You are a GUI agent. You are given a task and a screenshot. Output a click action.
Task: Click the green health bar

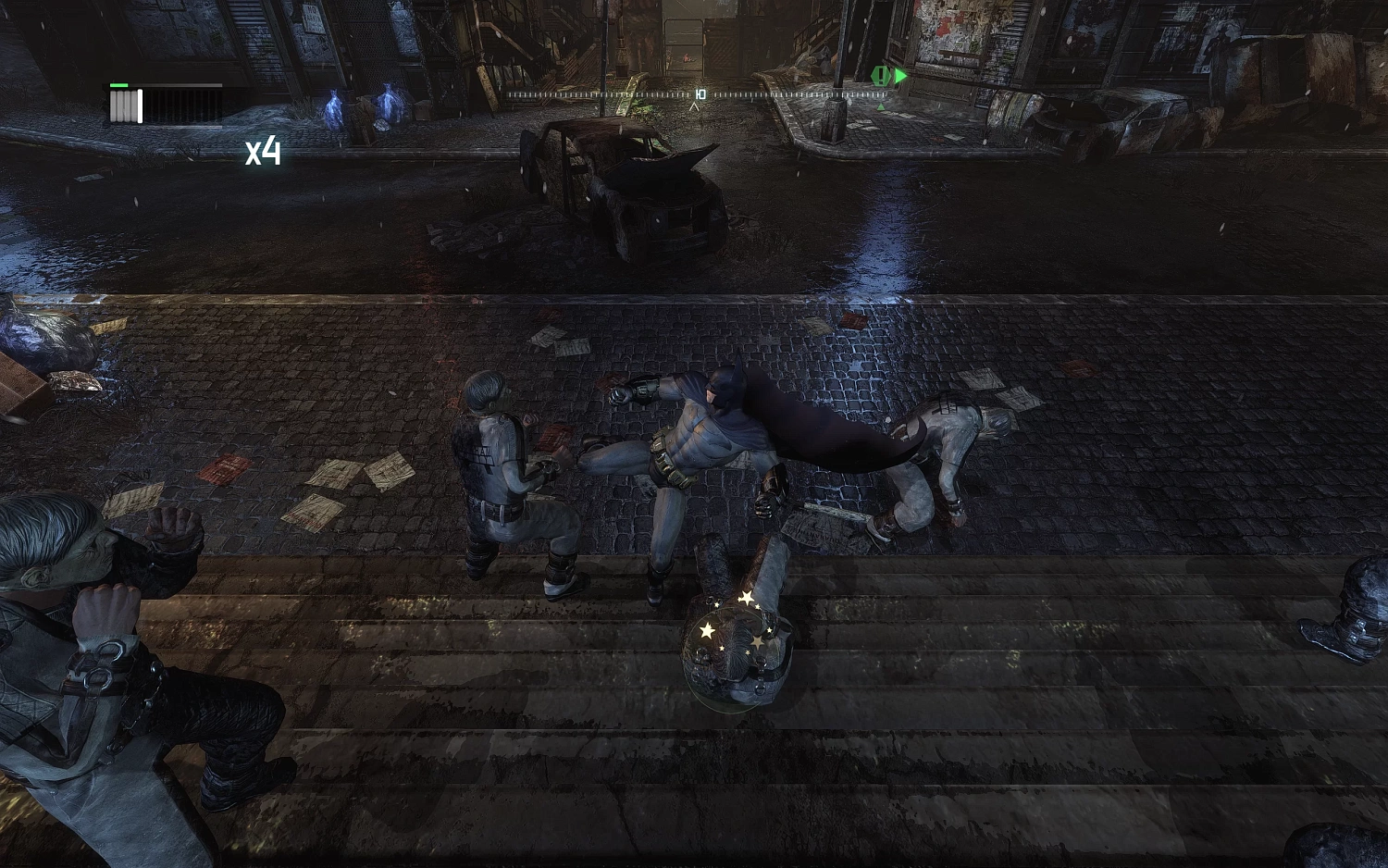tap(118, 85)
